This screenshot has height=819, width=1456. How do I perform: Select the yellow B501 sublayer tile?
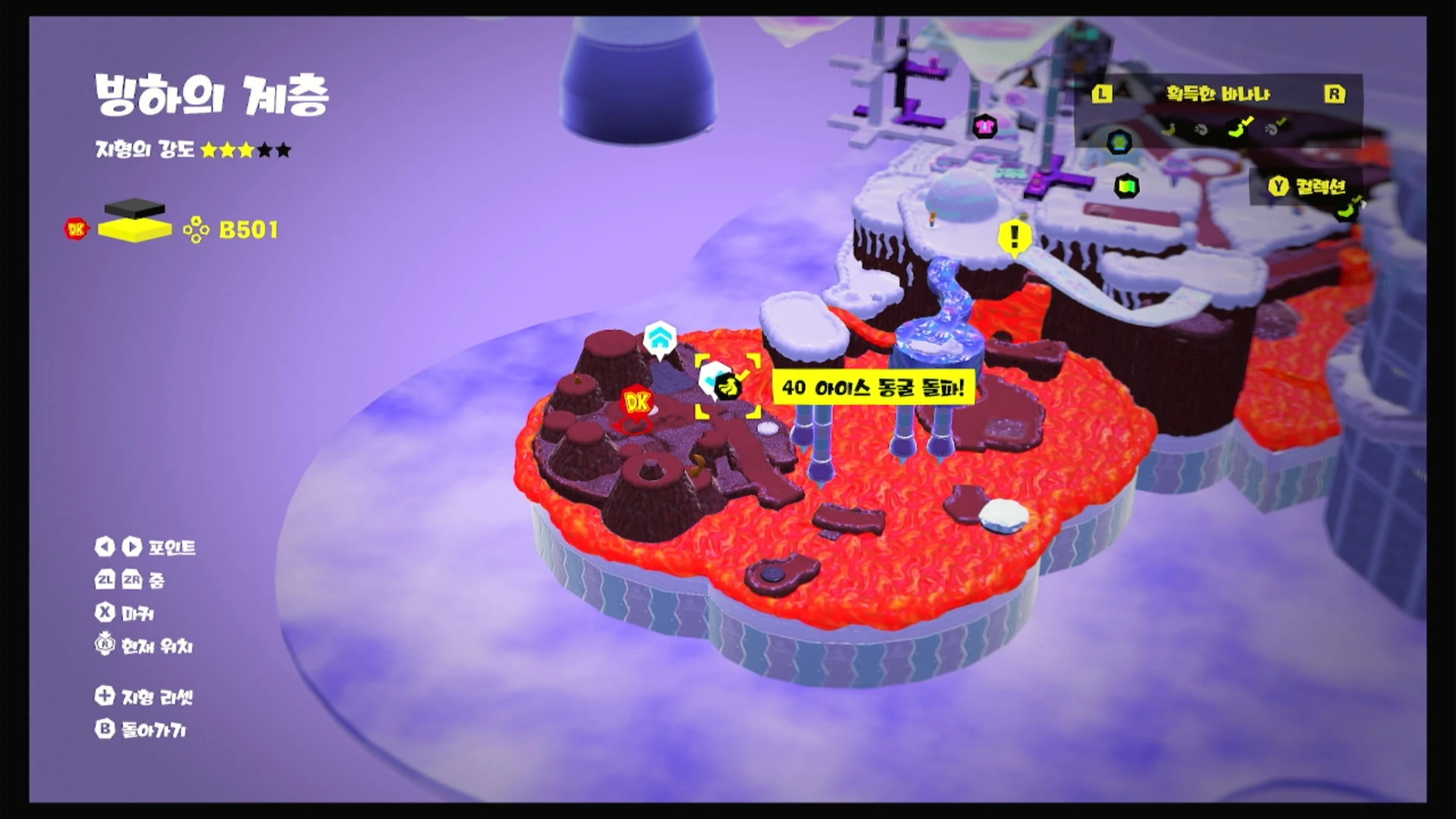[x=135, y=229]
